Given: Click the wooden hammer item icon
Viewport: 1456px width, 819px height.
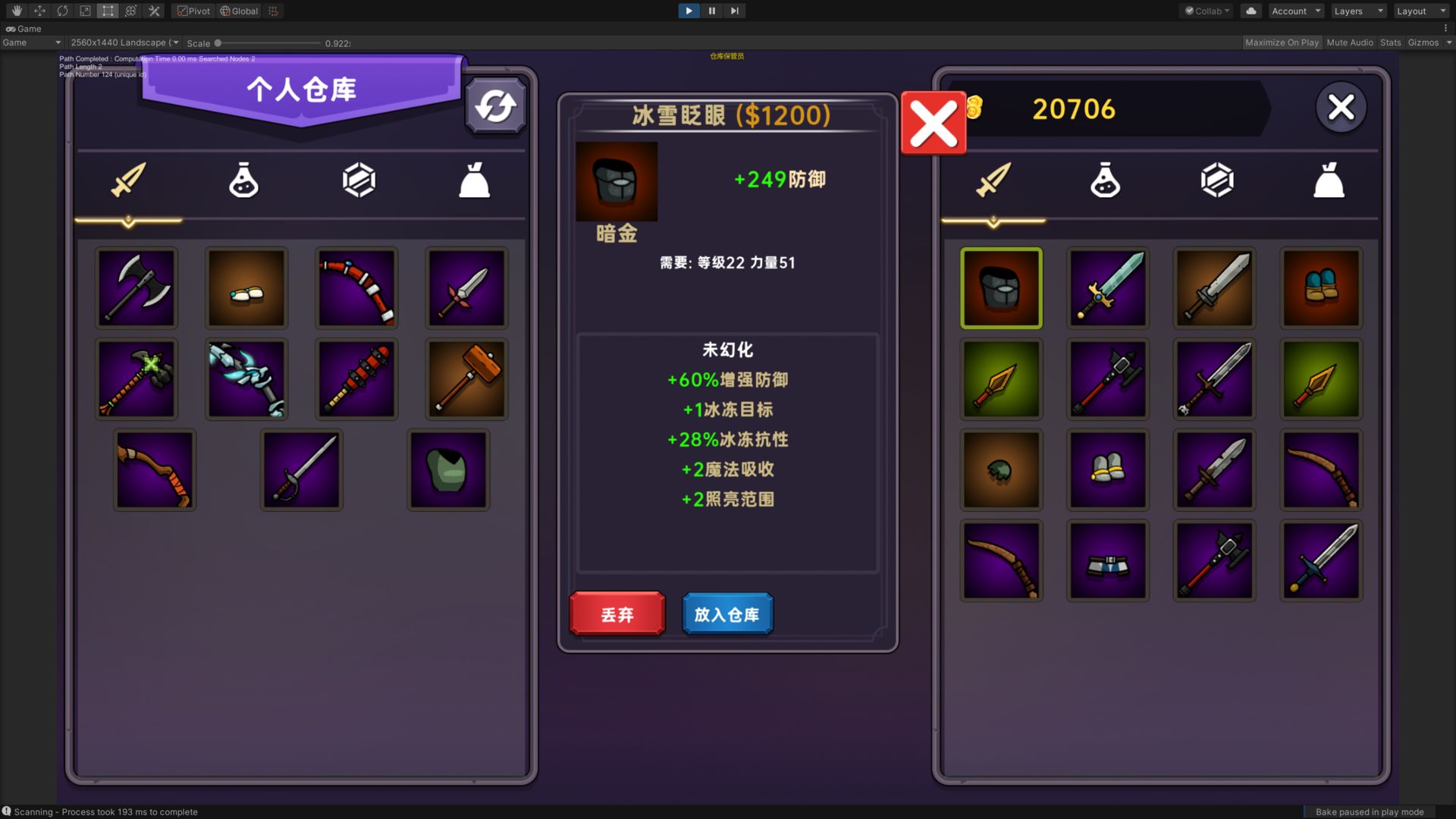Looking at the screenshot, I should pos(466,378).
